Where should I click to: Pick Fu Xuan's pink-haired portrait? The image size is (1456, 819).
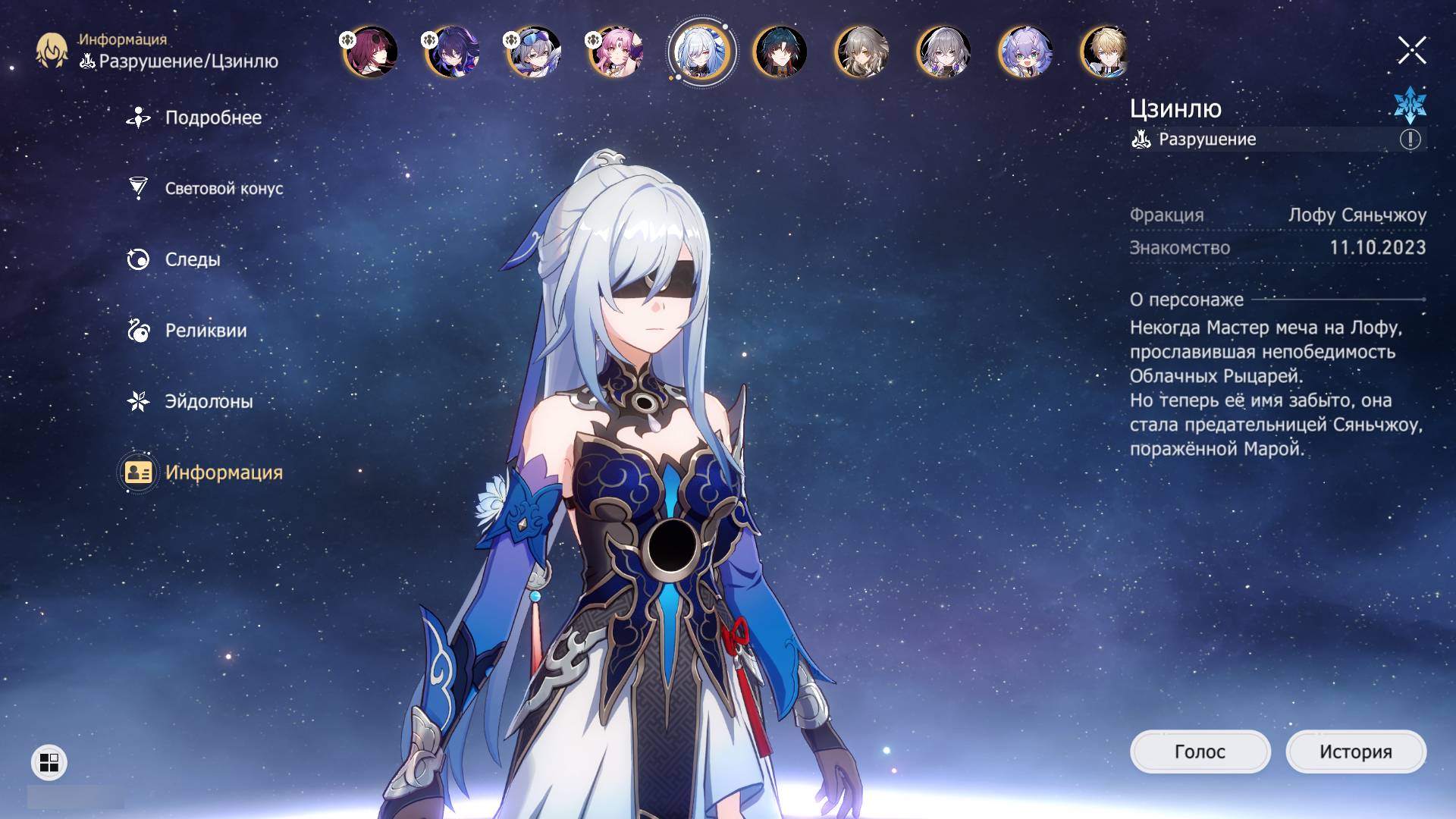(x=616, y=52)
